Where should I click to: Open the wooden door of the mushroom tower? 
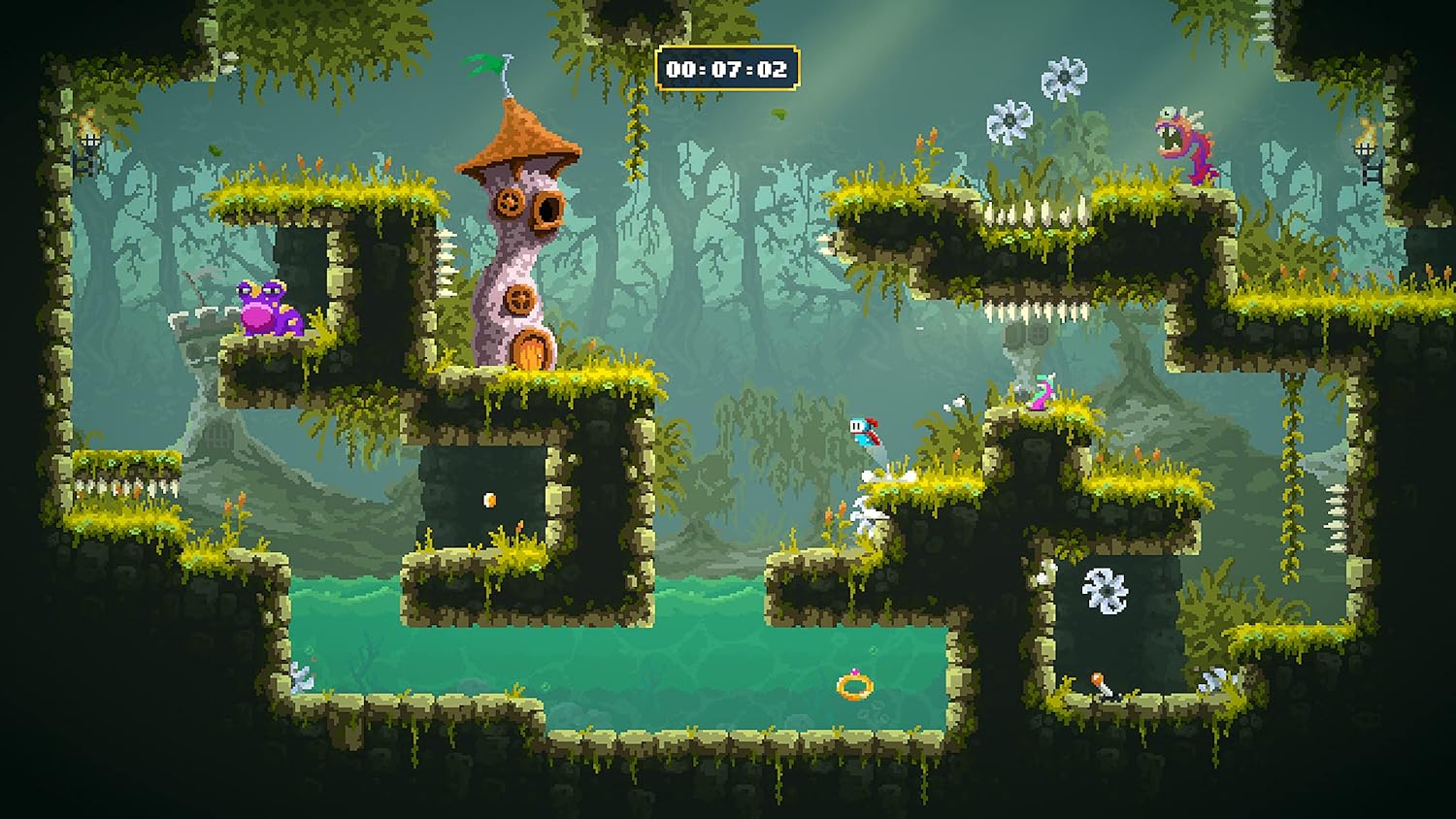533,348
